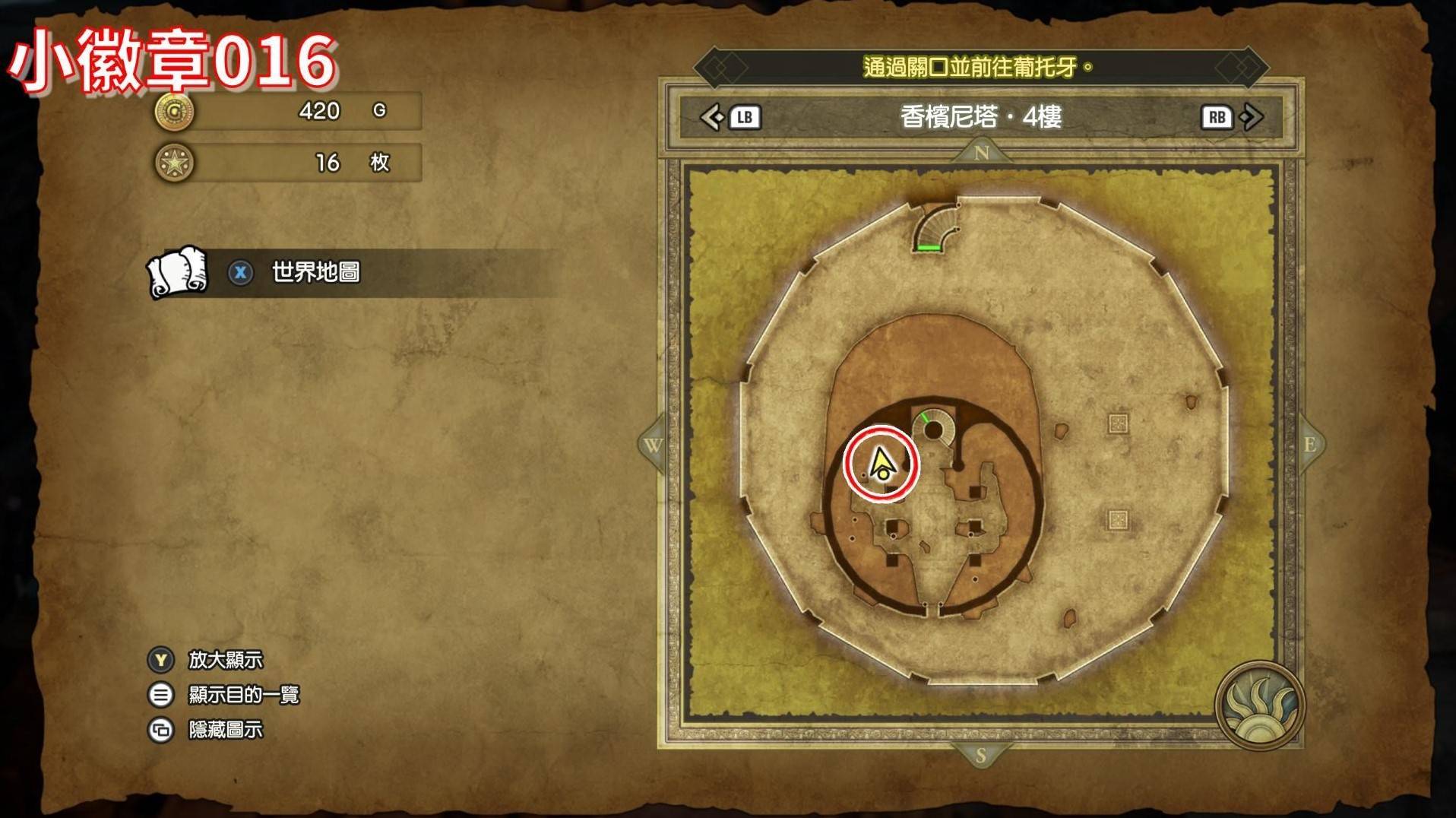Choose 顯示目的一覽 objective list option
1456x818 pixels.
(243, 695)
